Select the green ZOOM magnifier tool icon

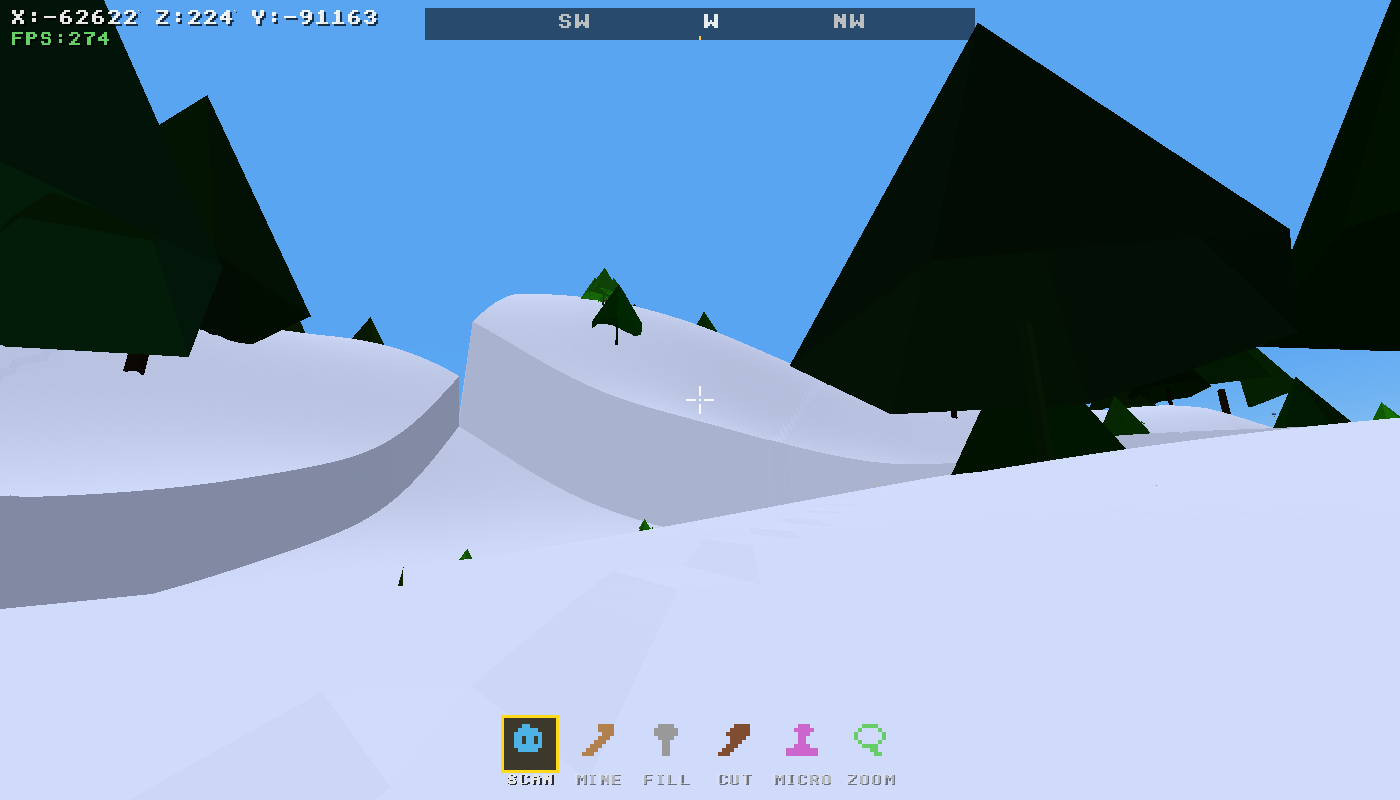(872, 741)
